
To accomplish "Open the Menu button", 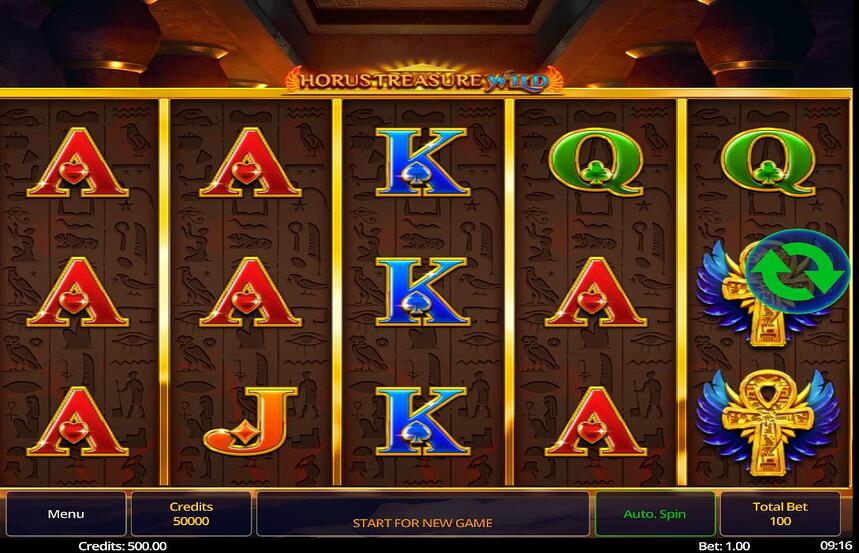I will 66,514.
